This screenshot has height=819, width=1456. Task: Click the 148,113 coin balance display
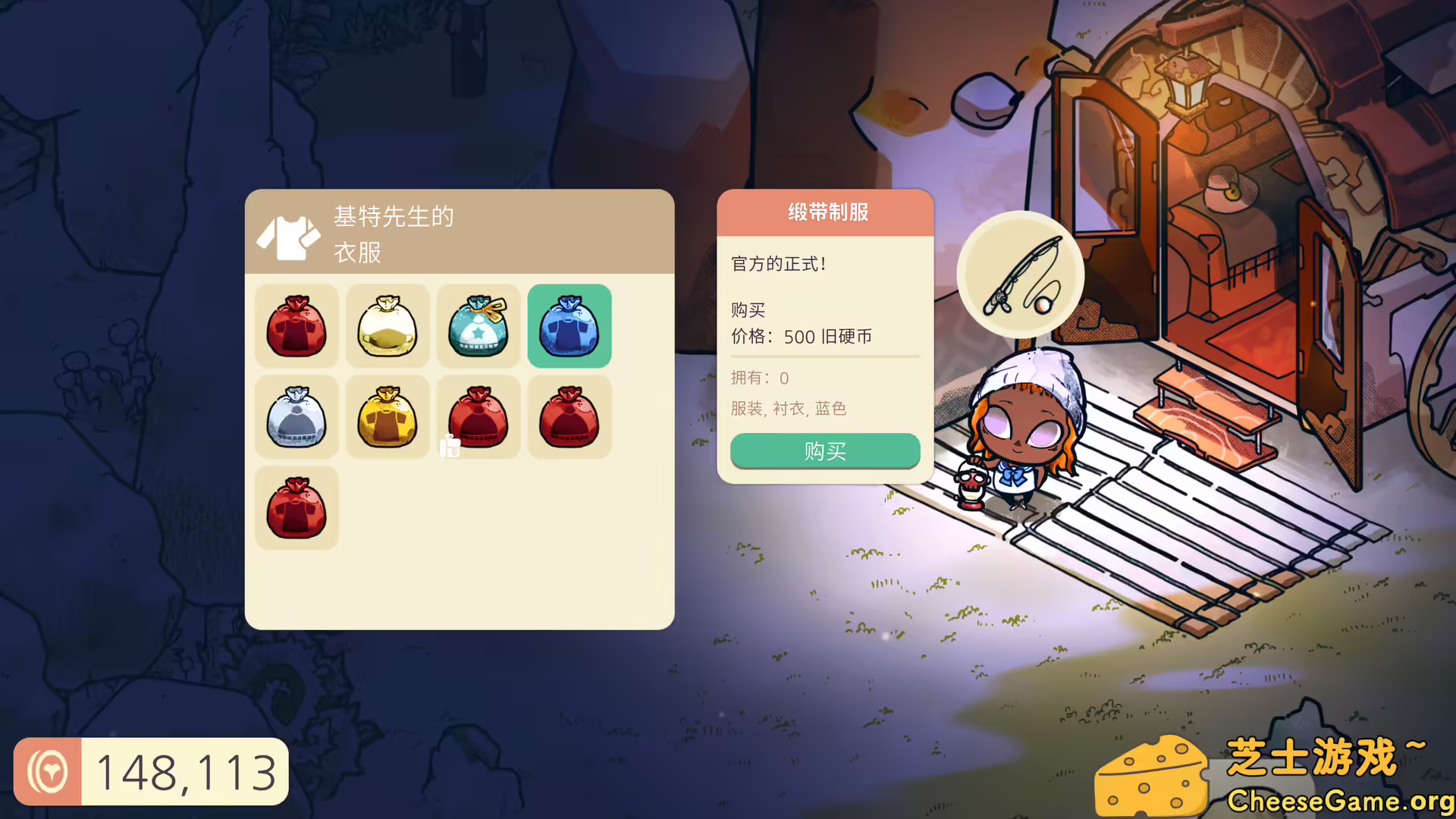coord(186,771)
